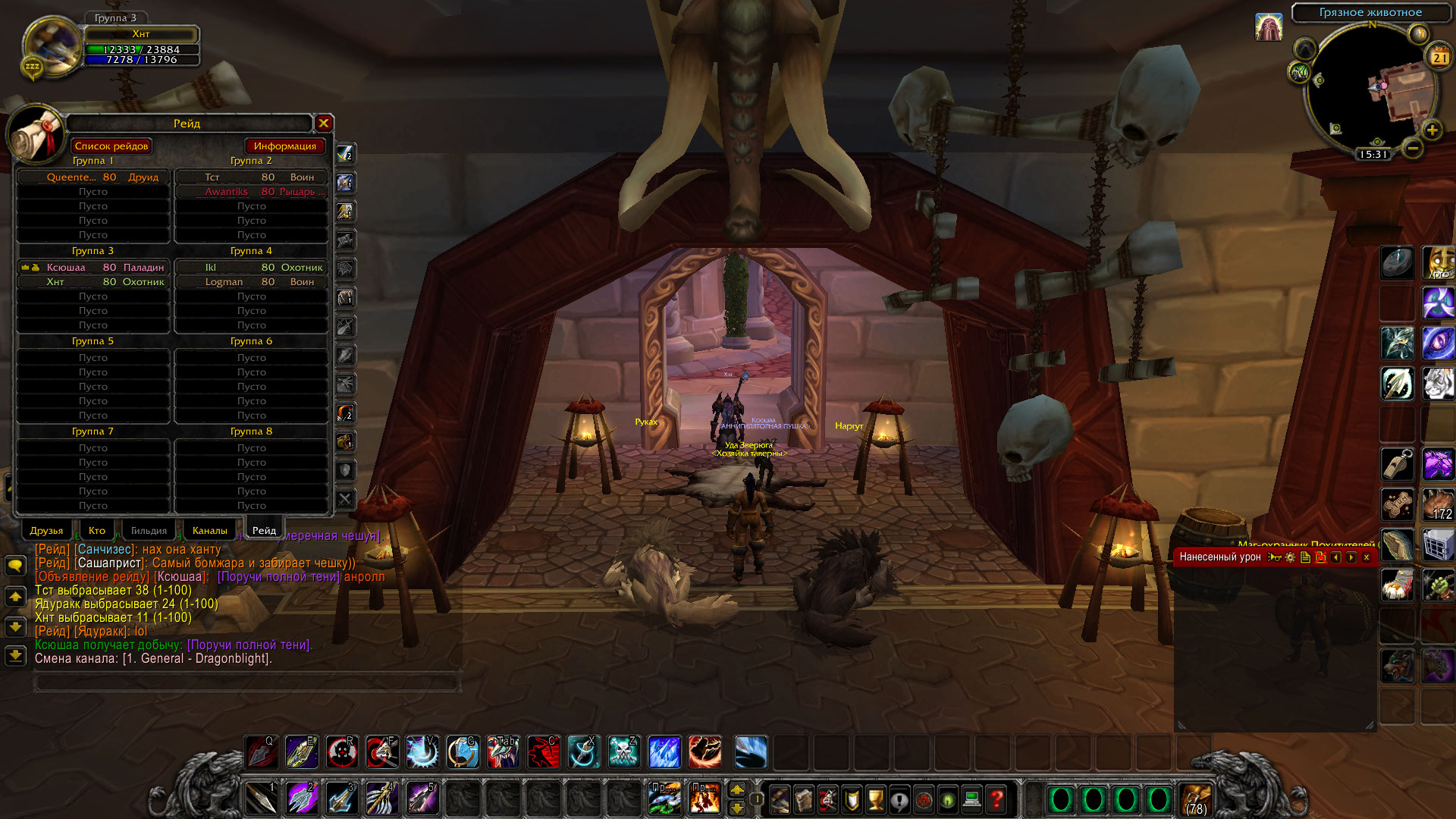Open the Список рейдов list

[111, 146]
